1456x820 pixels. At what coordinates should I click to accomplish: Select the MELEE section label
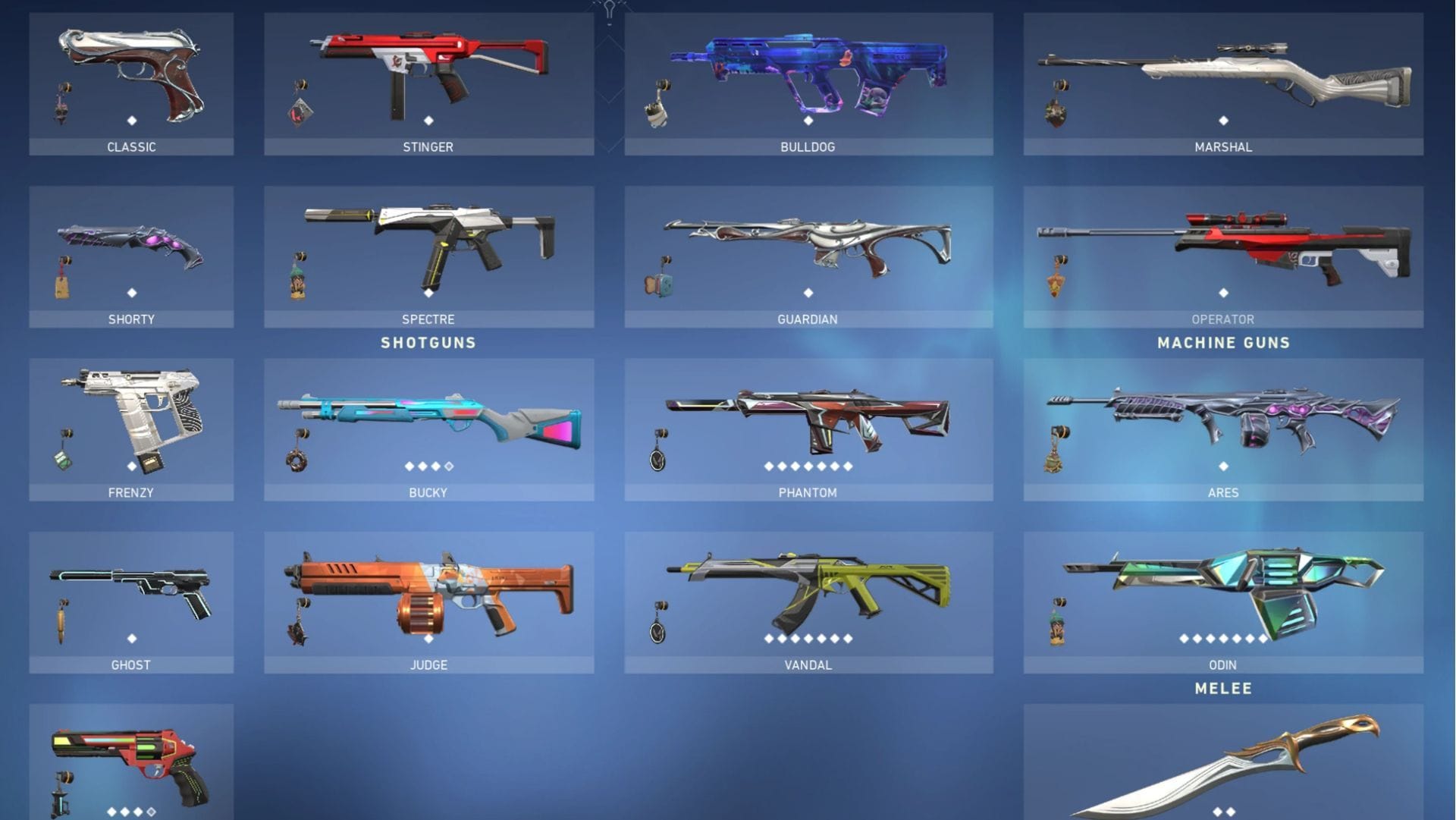[x=1222, y=688]
